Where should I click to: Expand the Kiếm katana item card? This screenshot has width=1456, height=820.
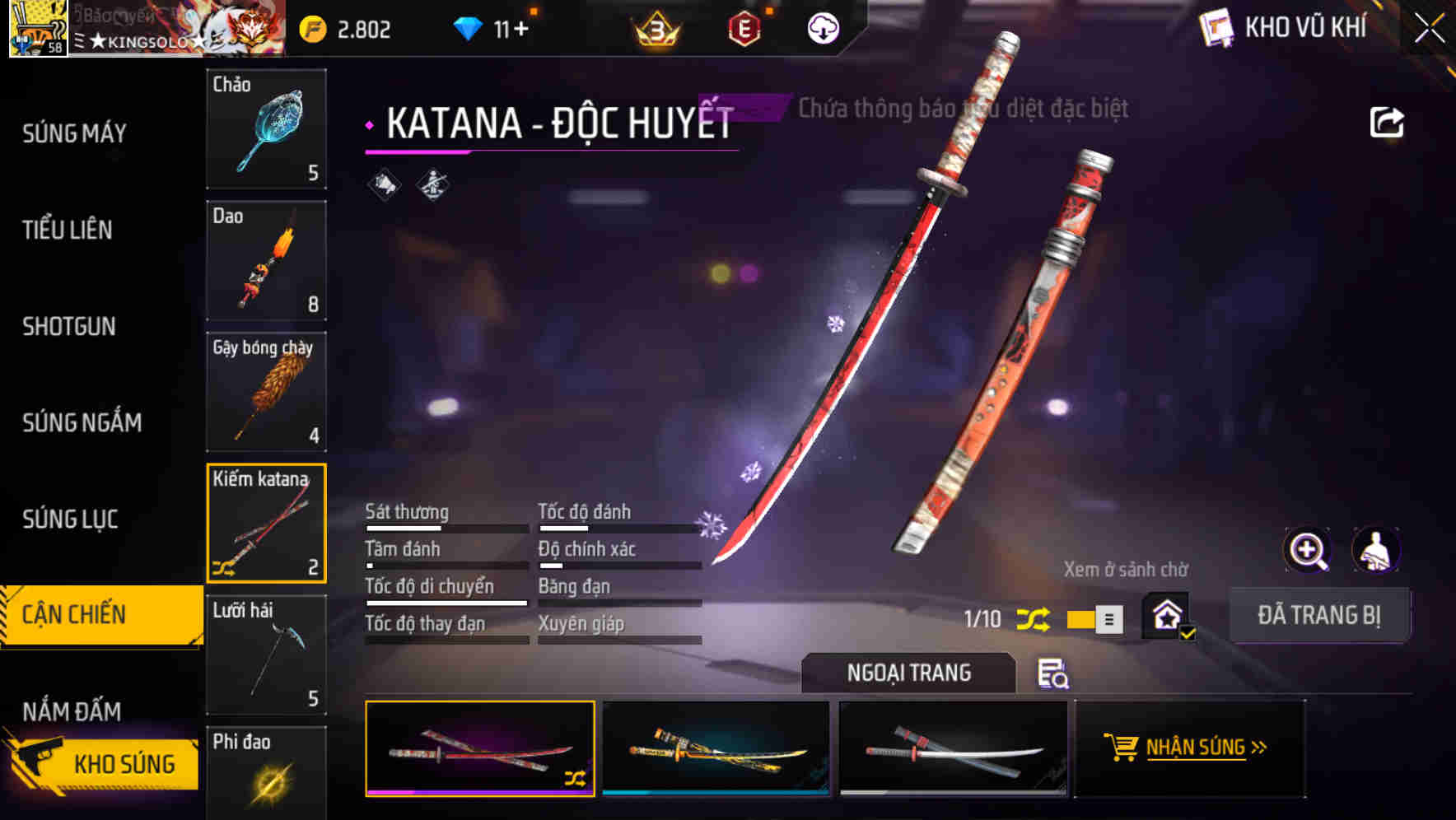click(266, 523)
